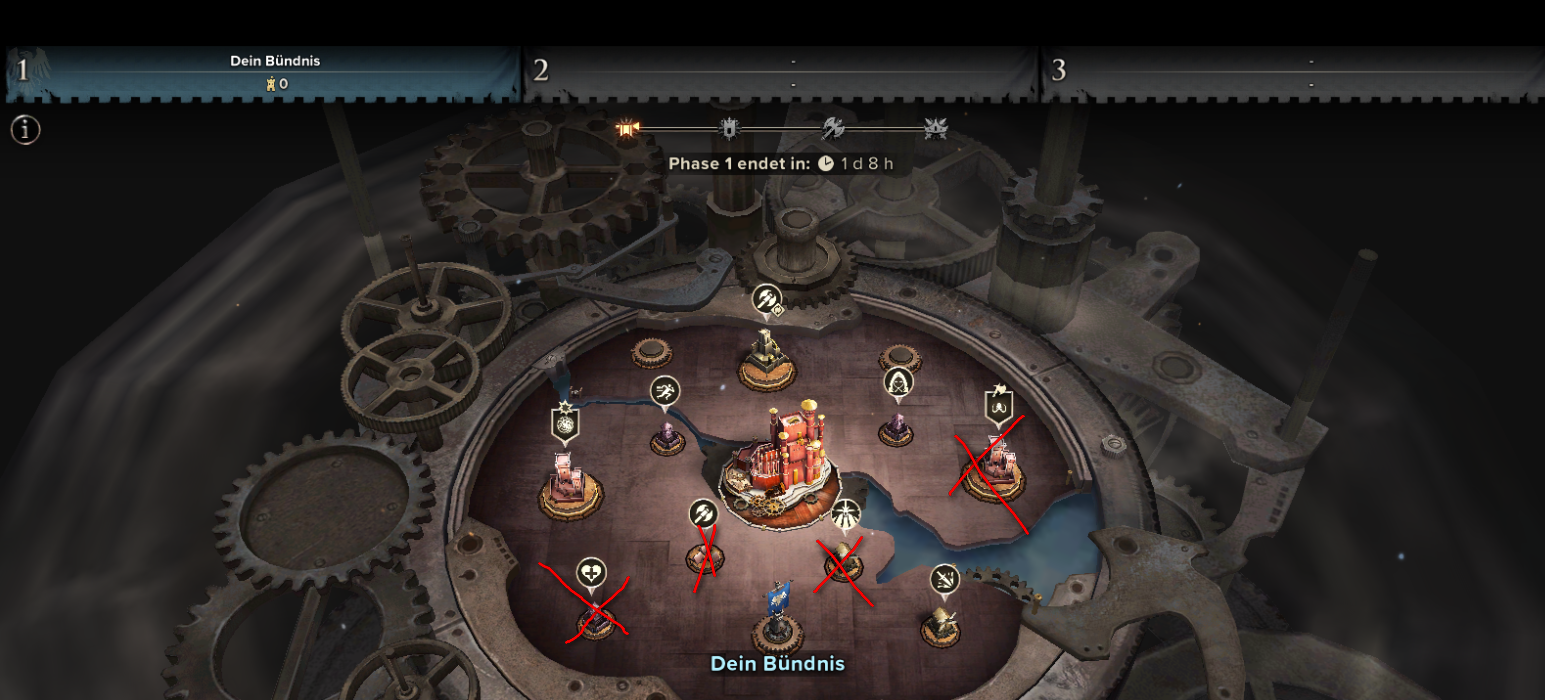Select the hooded figure map marker
The image size is (1545, 700).
click(x=898, y=382)
